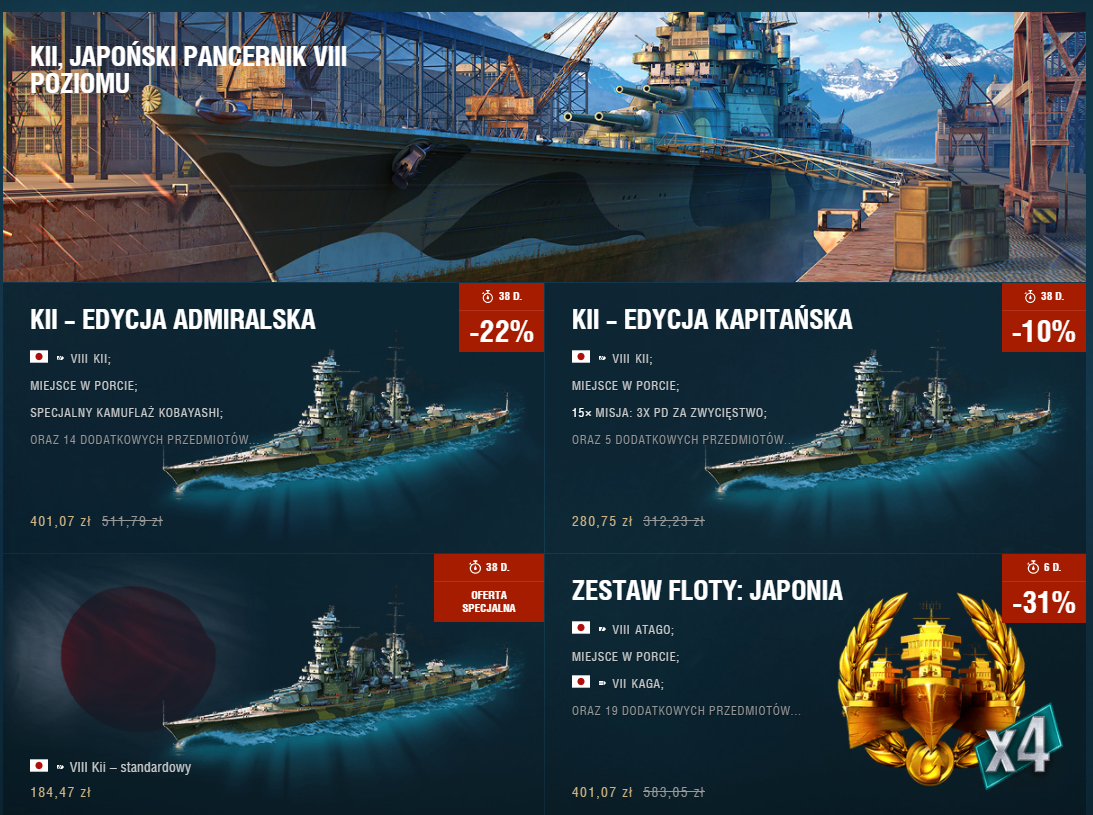
Task: Open the Zestaw Floty: Japonia bundle
Action: tap(707, 591)
